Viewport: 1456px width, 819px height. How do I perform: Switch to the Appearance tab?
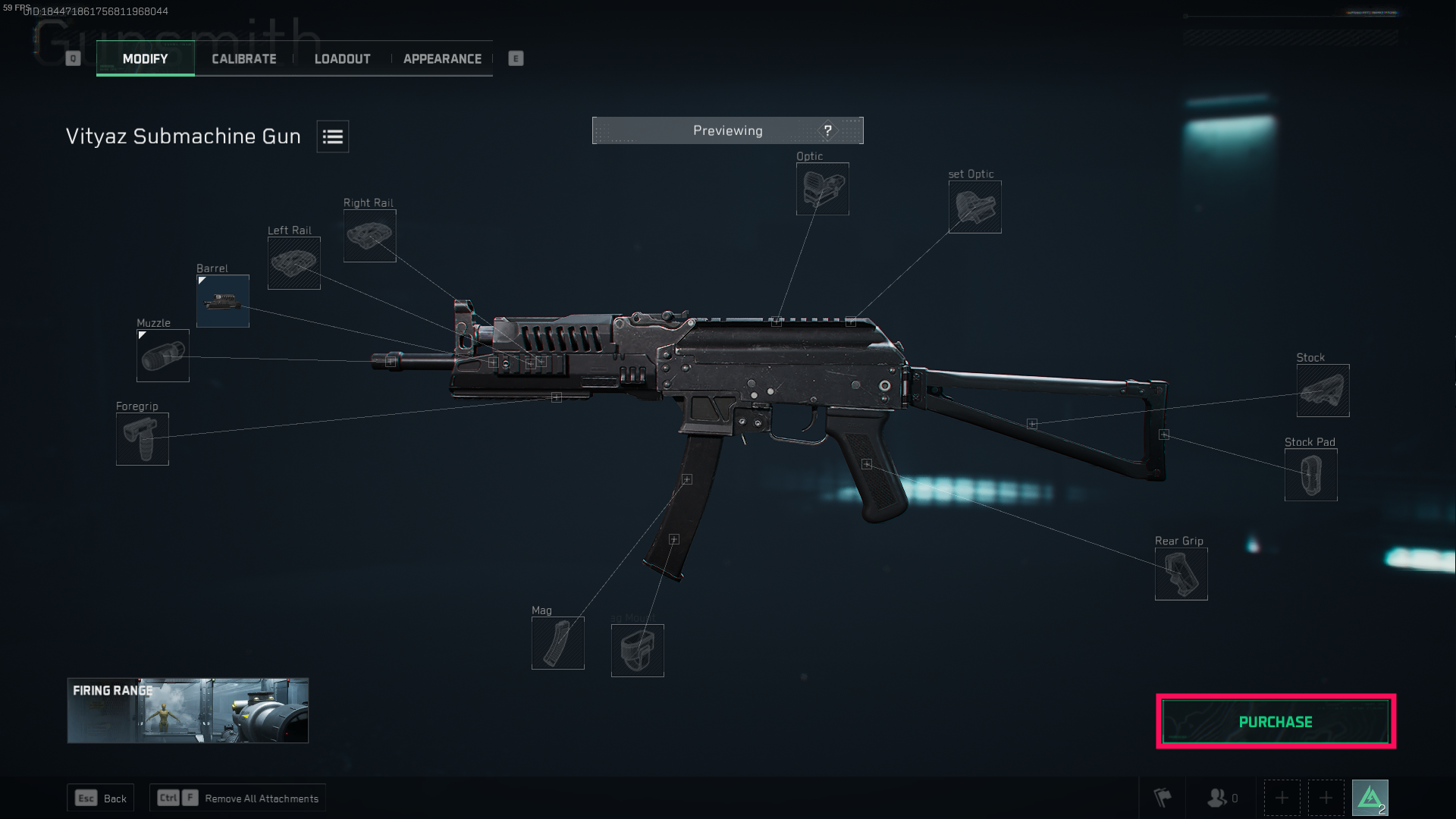pos(442,58)
